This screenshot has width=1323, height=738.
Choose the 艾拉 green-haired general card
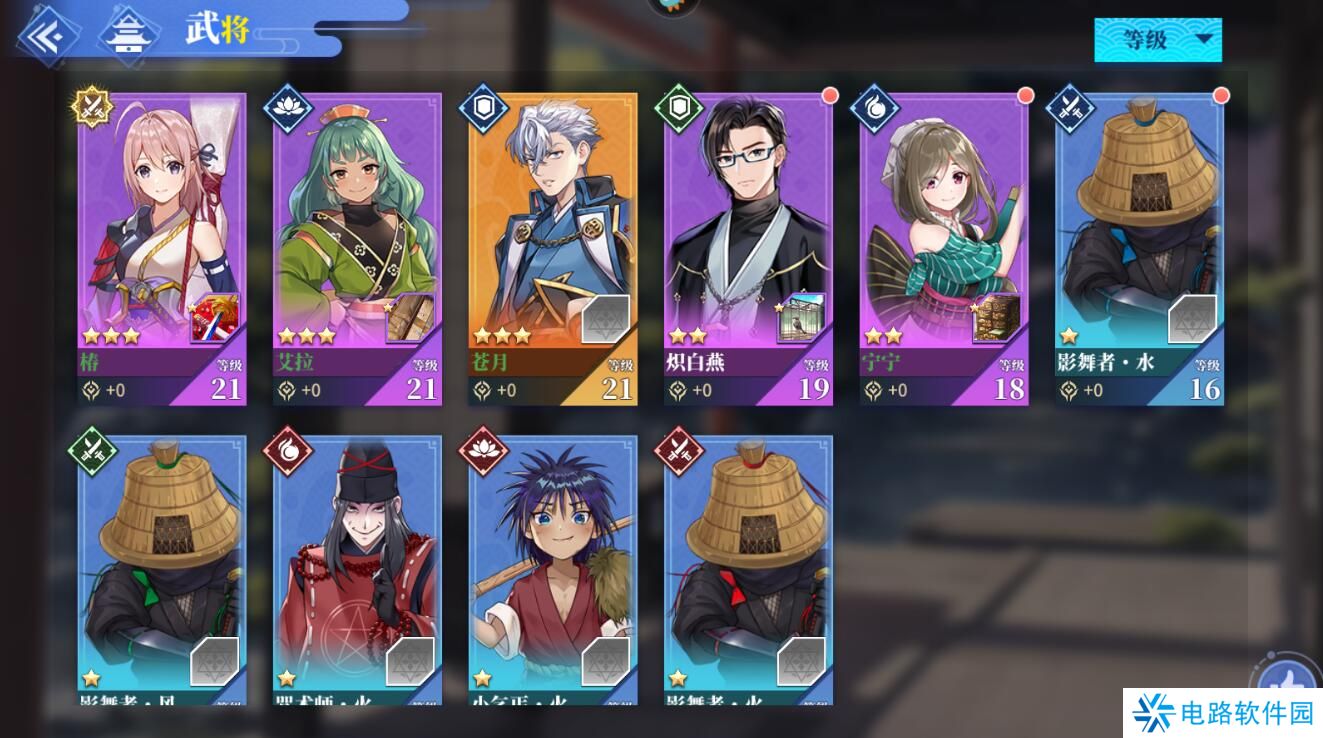click(x=356, y=230)
